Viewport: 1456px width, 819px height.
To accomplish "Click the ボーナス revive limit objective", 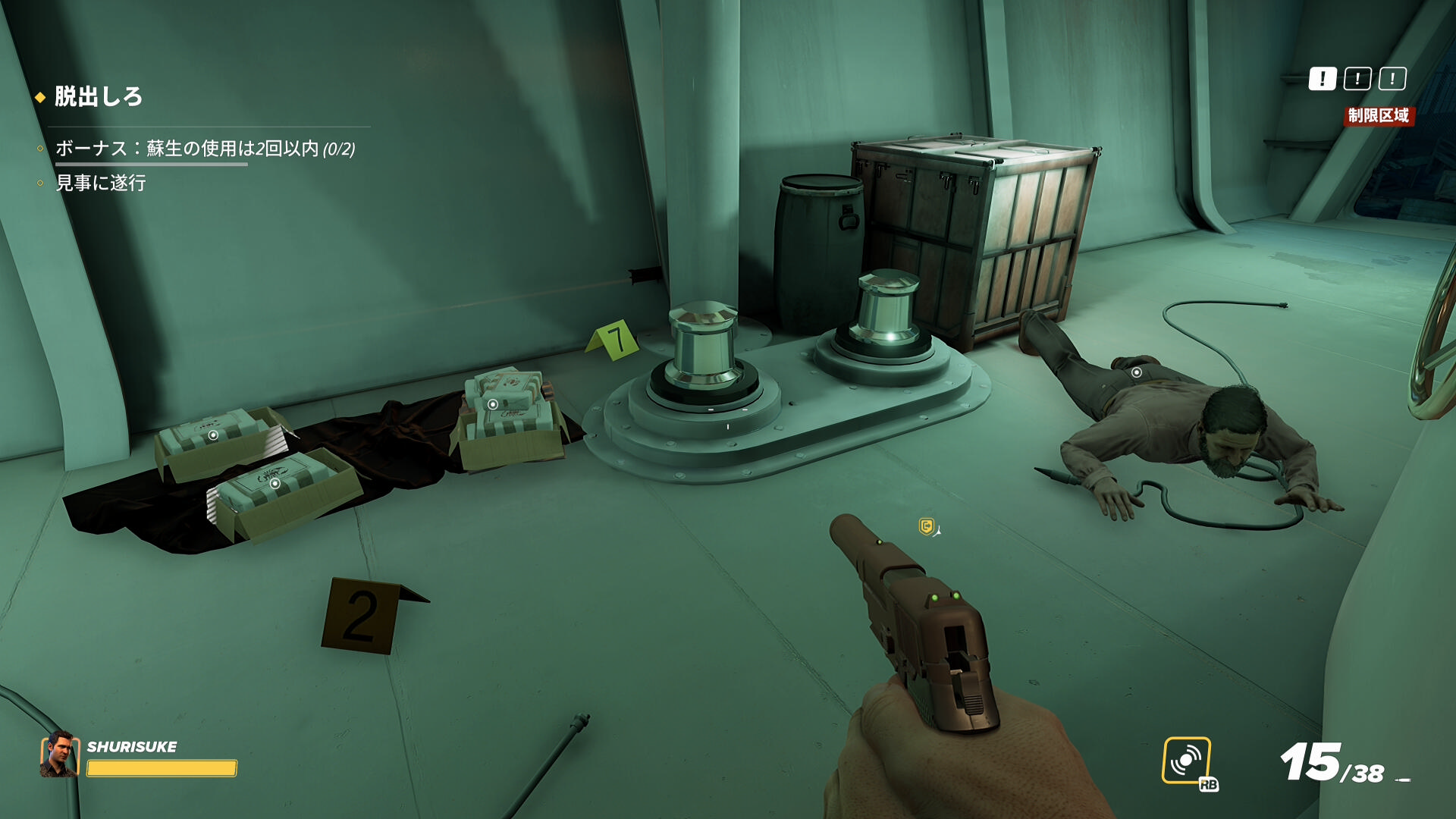I will 205,149.
